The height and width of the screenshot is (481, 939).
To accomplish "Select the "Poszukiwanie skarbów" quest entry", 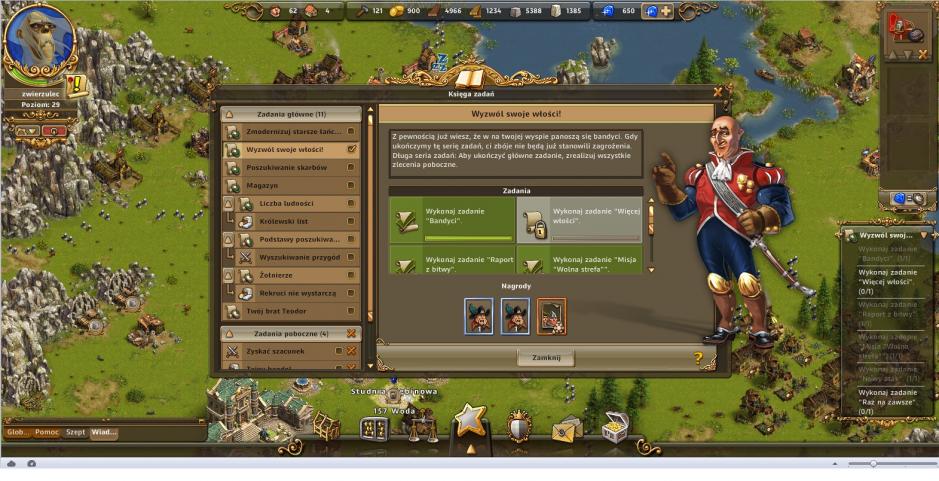I will [292, 167].
